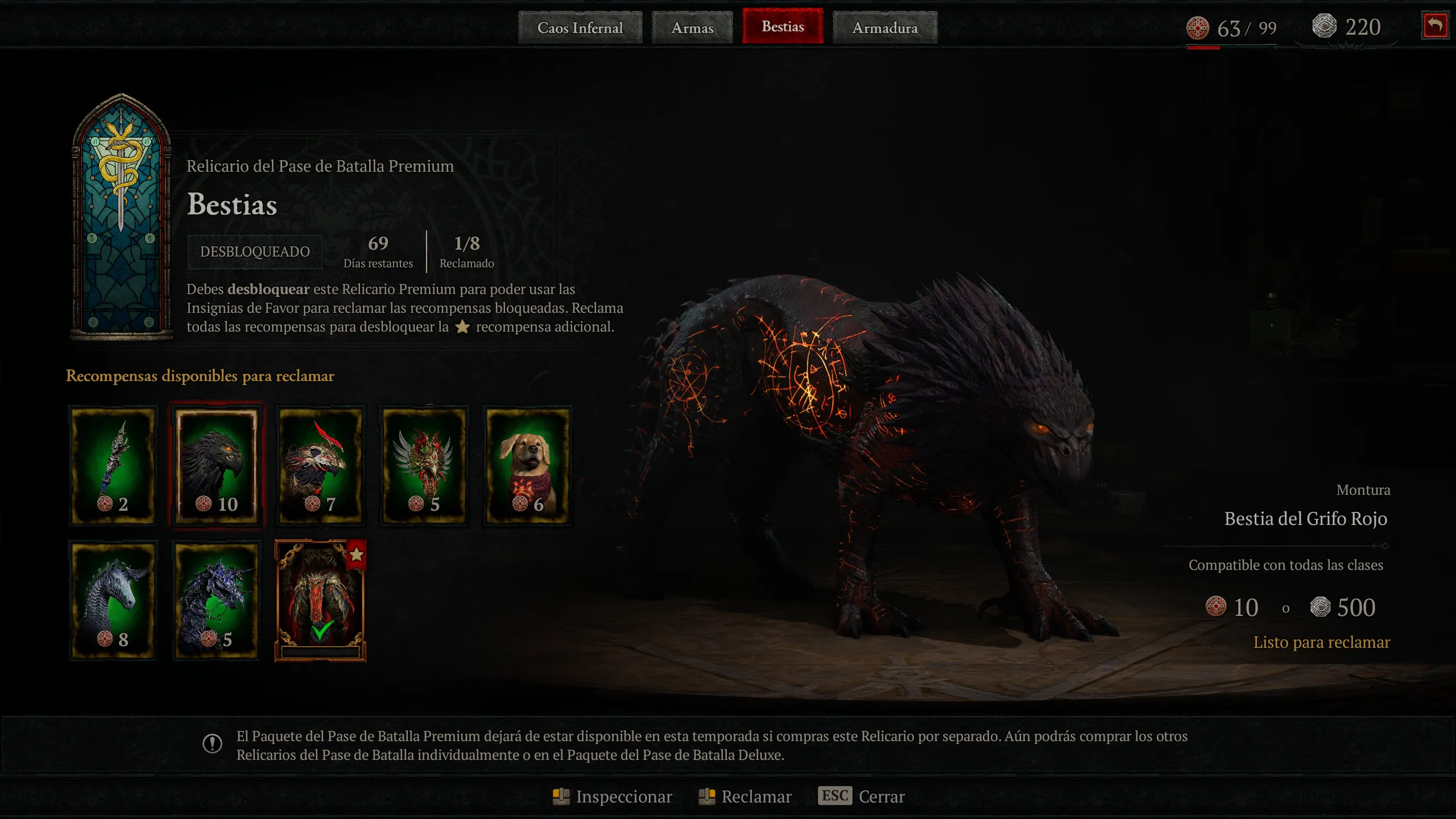Close the reliquary with Cerrar

click(x=861, y=796)
